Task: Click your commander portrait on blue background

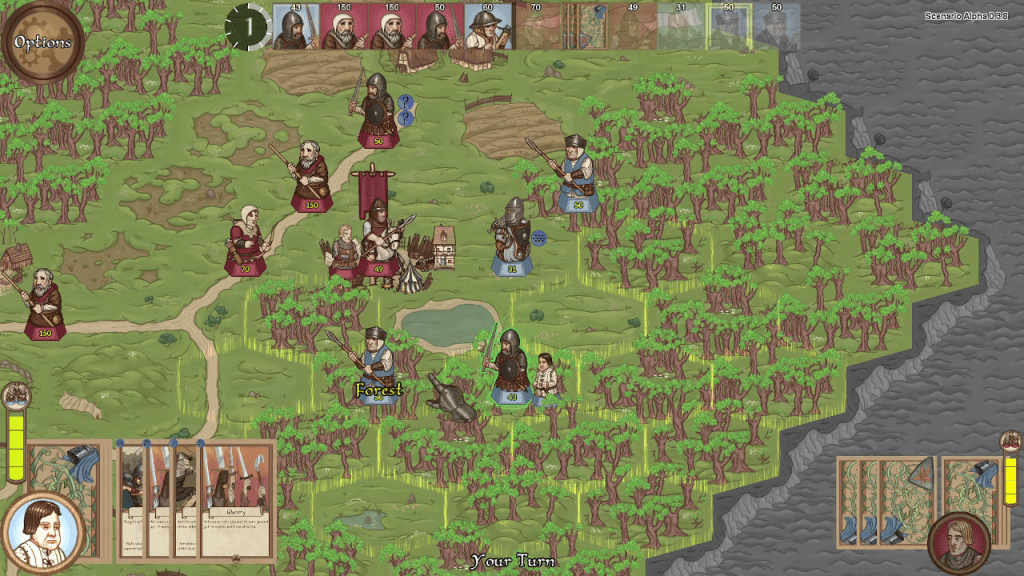Action: coord(42,532)
